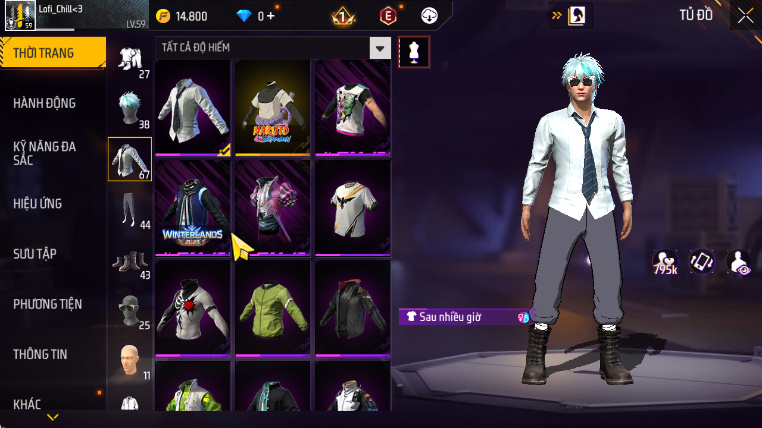Image resolution: width=762 pixels, height=428 pixels.
Task: Select the PHƯƠNG TIỆN menu entry
Action: [48, 304]
